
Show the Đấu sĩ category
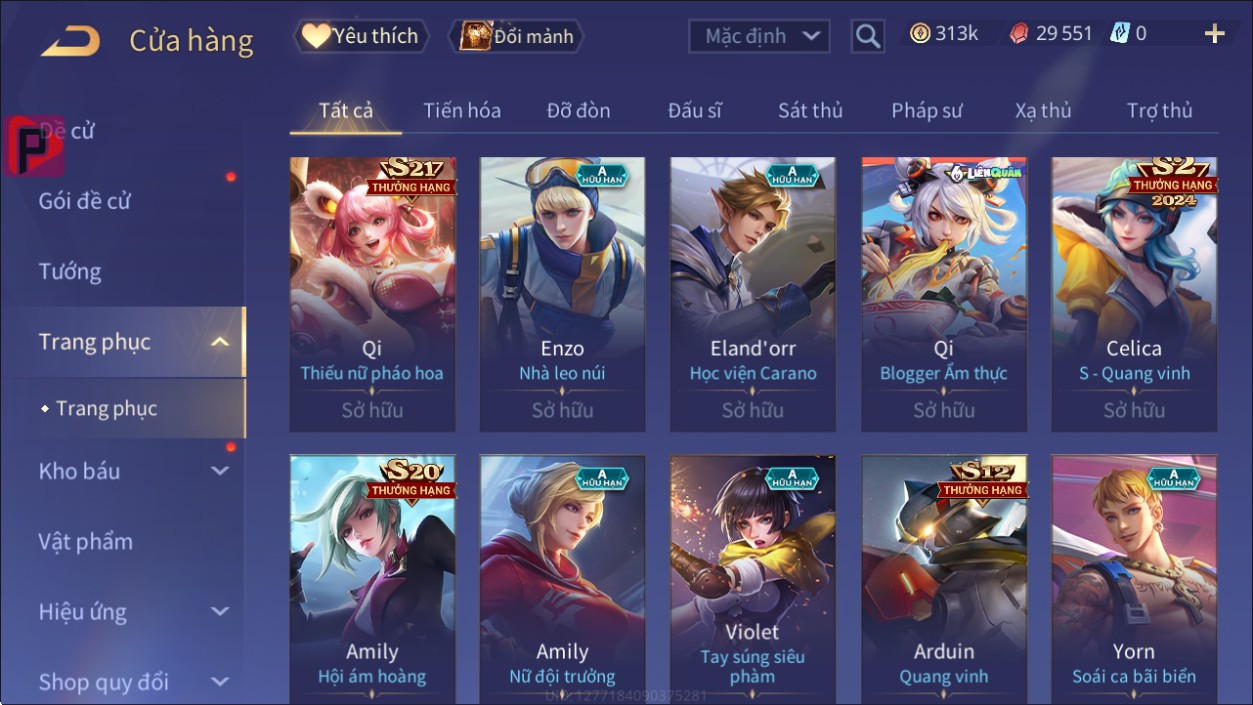[695, 111]
